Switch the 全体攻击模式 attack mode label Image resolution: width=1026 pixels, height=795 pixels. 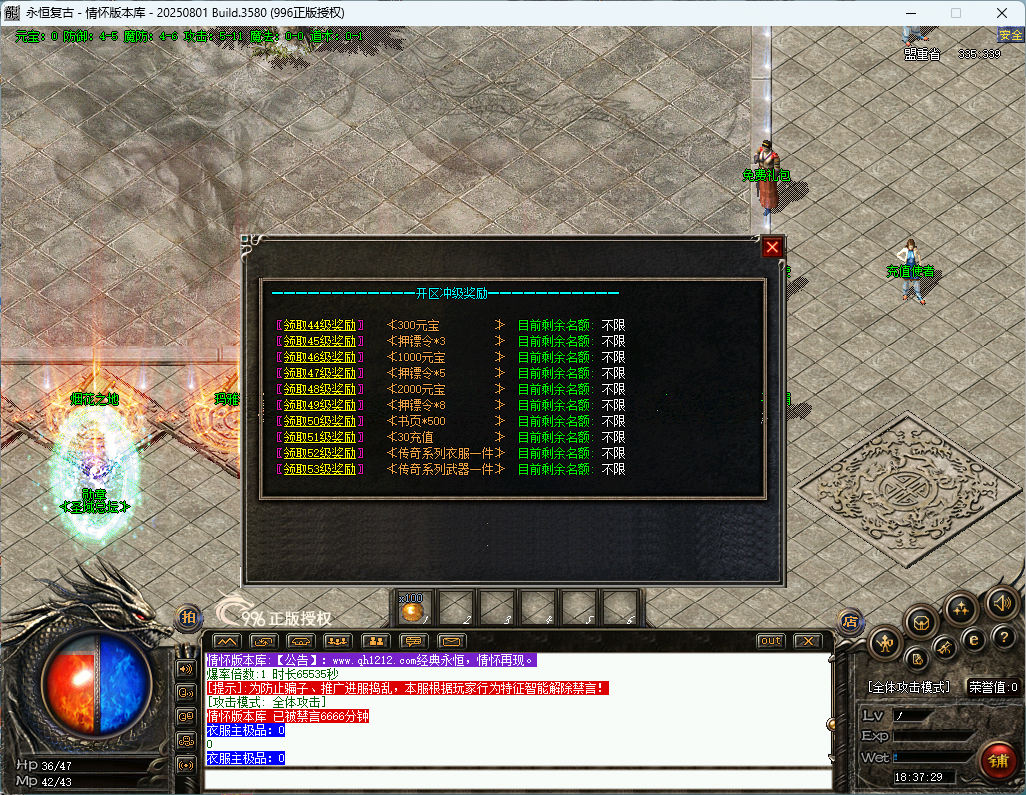coord(909,688)
